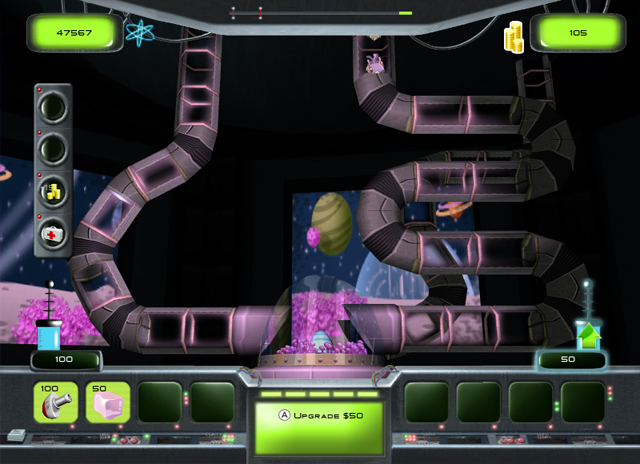Select the cannon turret costing 100
The image size is (640, 464).
[55, 403]
